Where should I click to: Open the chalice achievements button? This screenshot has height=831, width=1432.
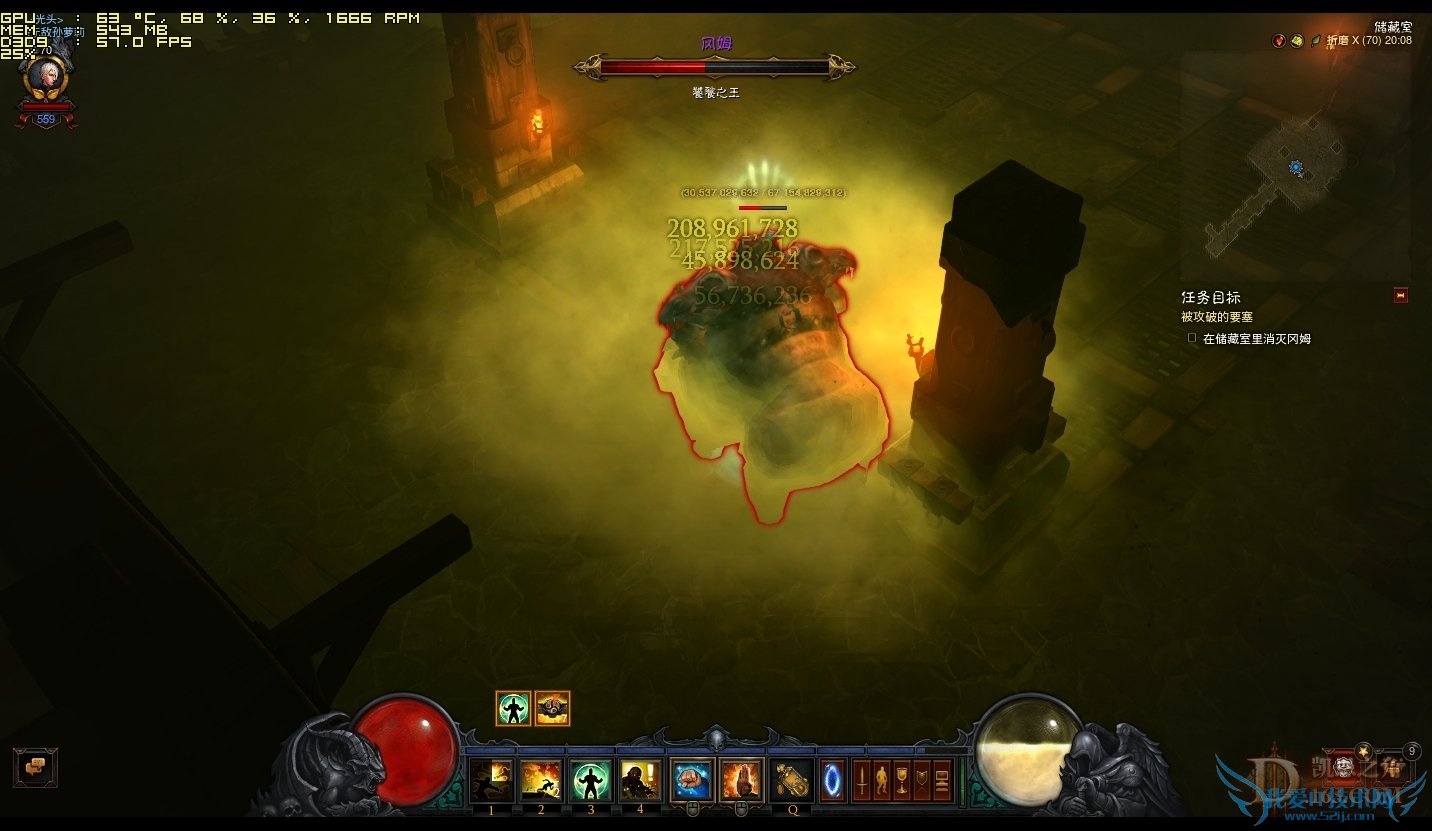(x=901, y=780)
